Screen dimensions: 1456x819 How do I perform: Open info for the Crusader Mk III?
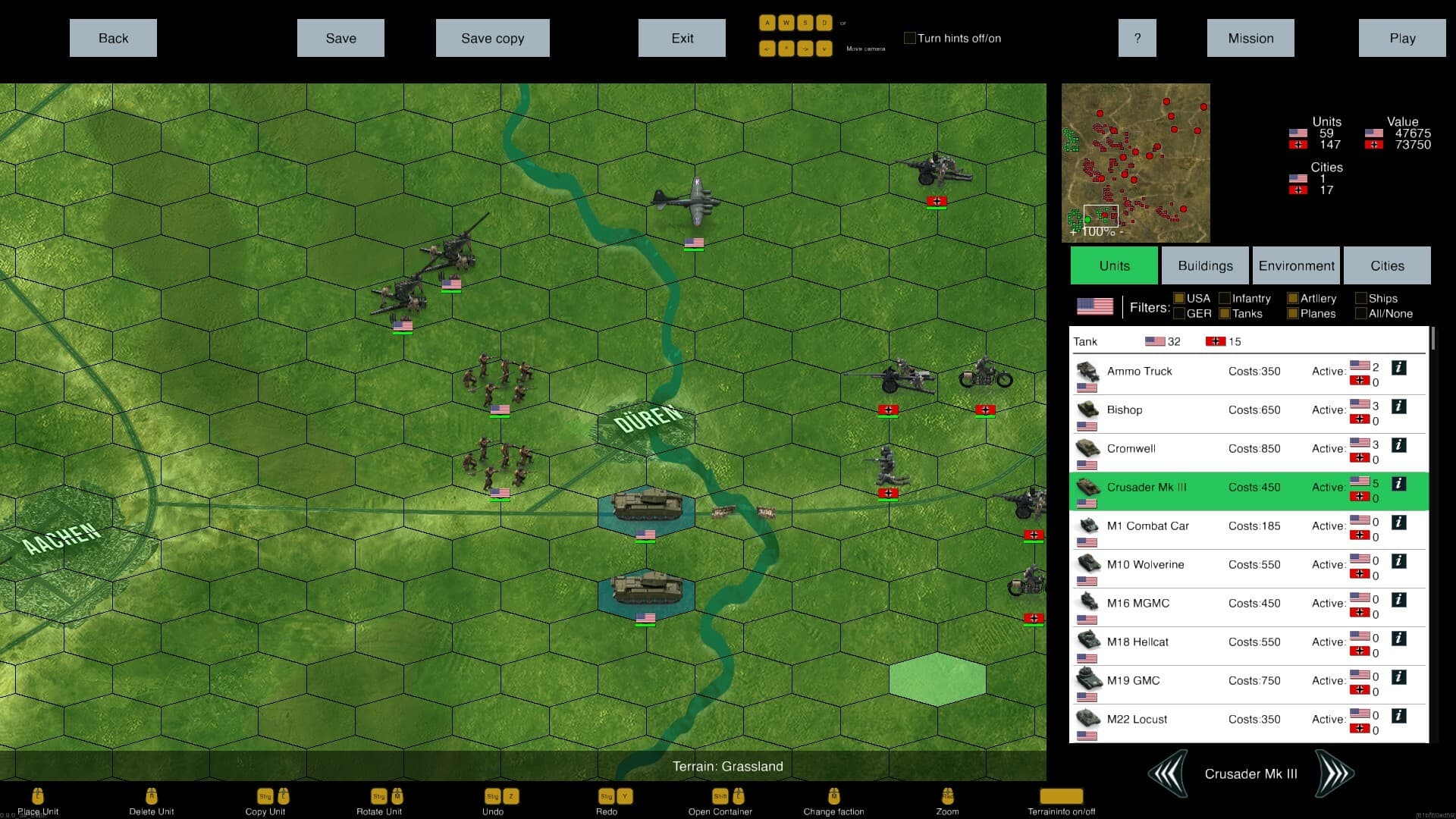tap(1399, 483)
